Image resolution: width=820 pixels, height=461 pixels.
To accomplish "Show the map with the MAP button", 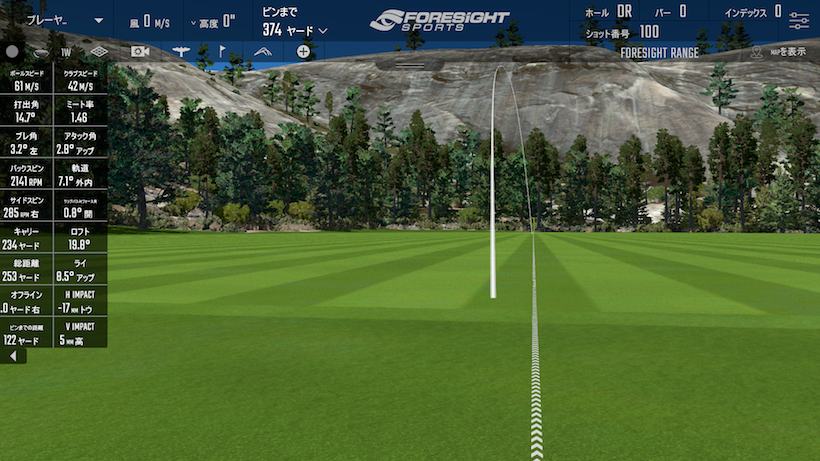I will [778, 52].
